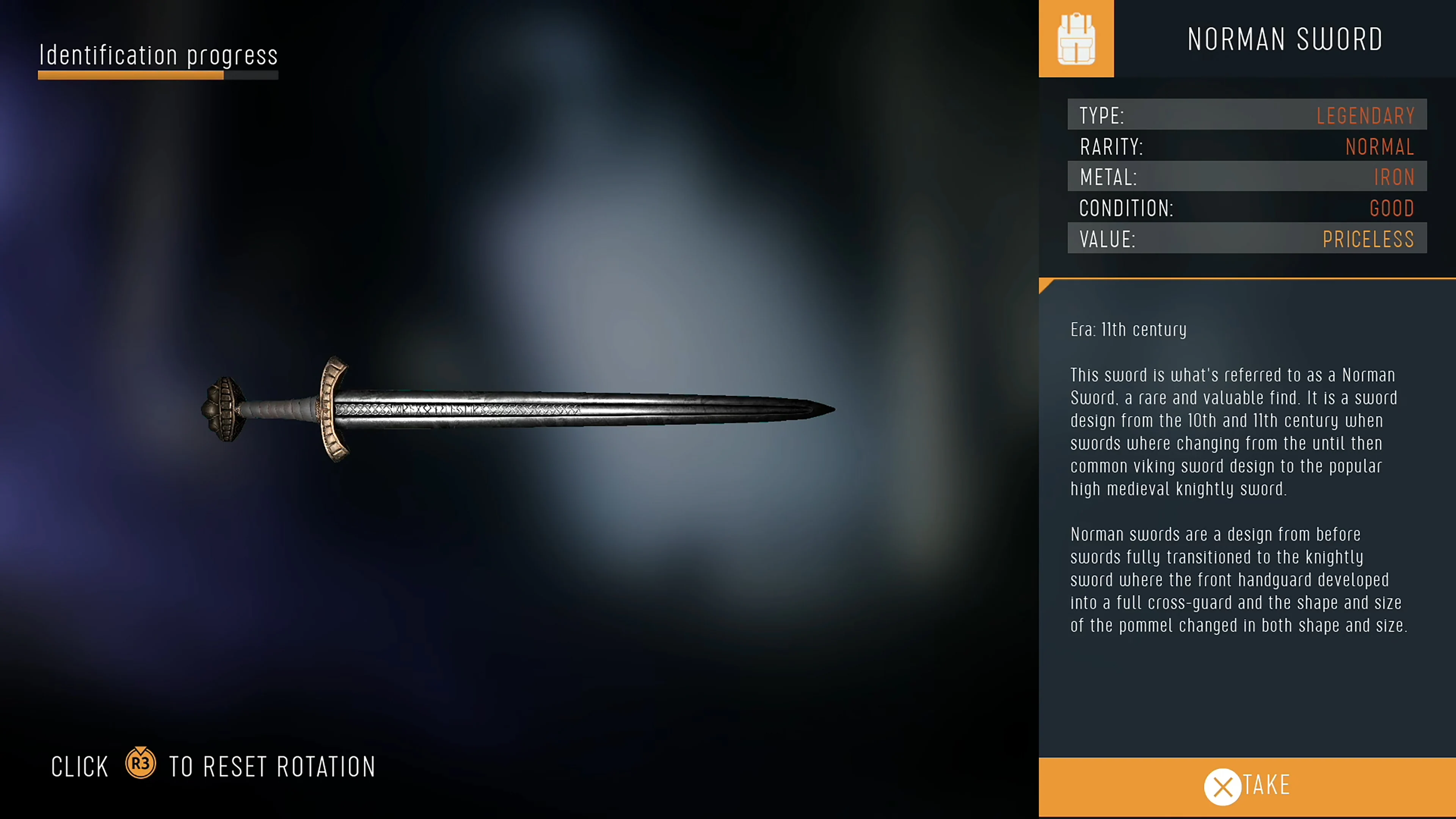Expand the Era: 11th century section
This screenshot has height=819, width=1456.
pyautogui.click(x=1128, y=329)
